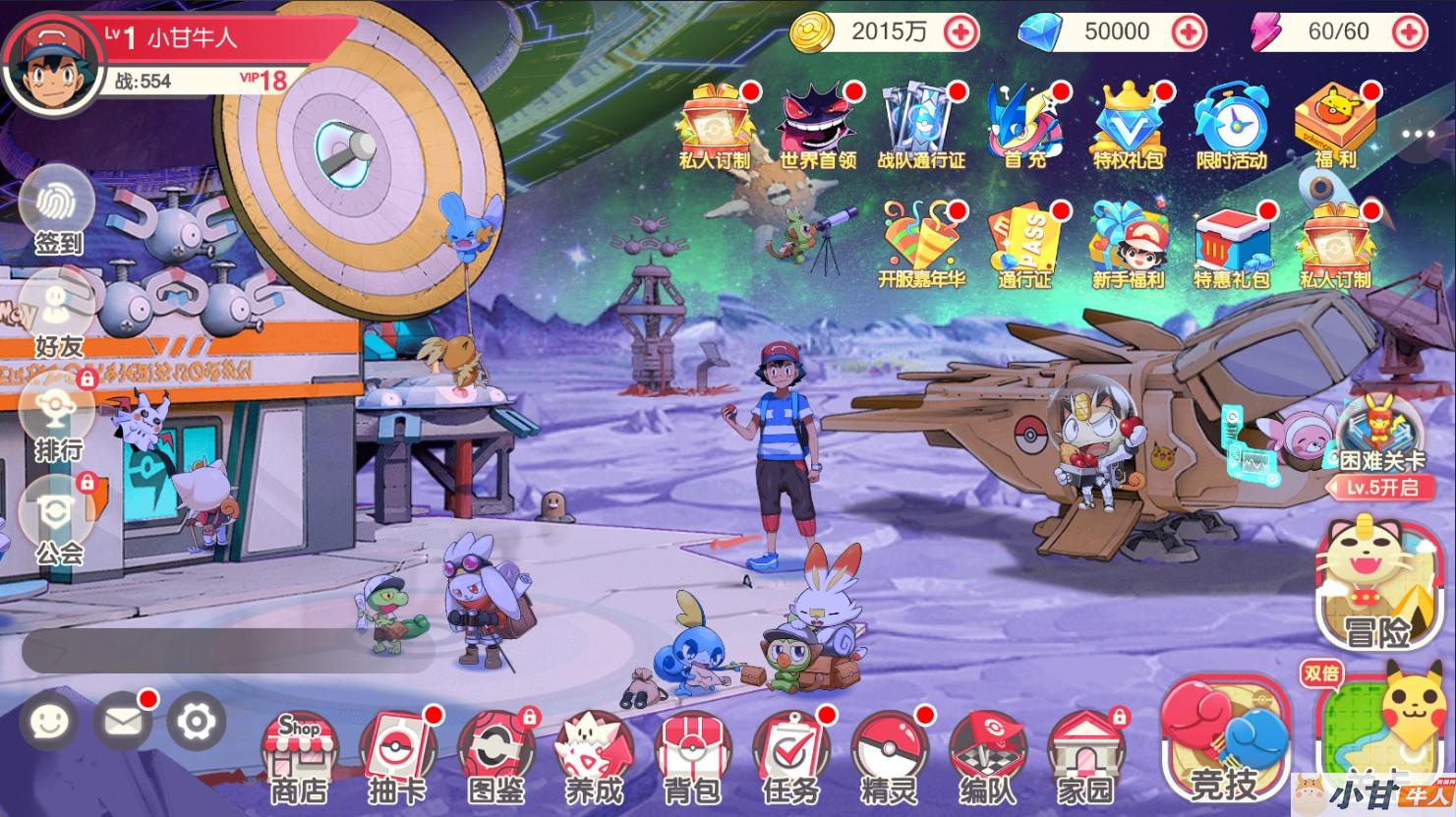Open the mail envelope inbox
The width and height of the screenshot is (1456, 817).
[122, 723]
